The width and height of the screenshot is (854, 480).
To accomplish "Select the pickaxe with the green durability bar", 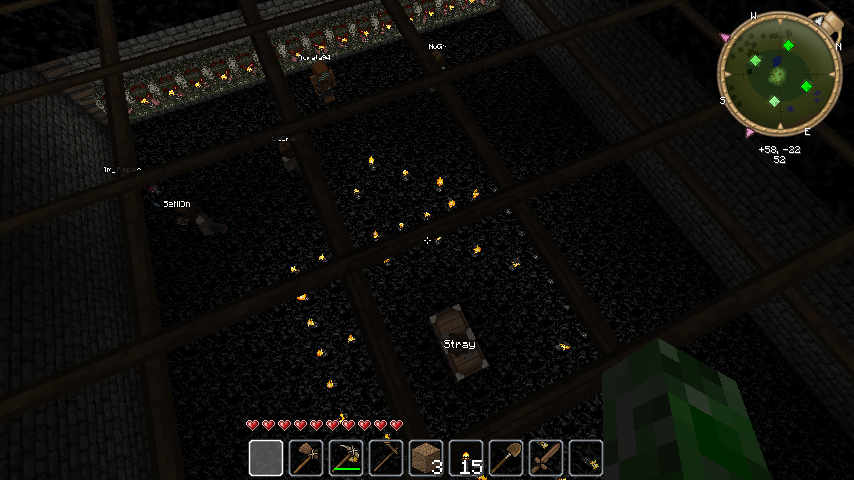I will coord(346,458).
